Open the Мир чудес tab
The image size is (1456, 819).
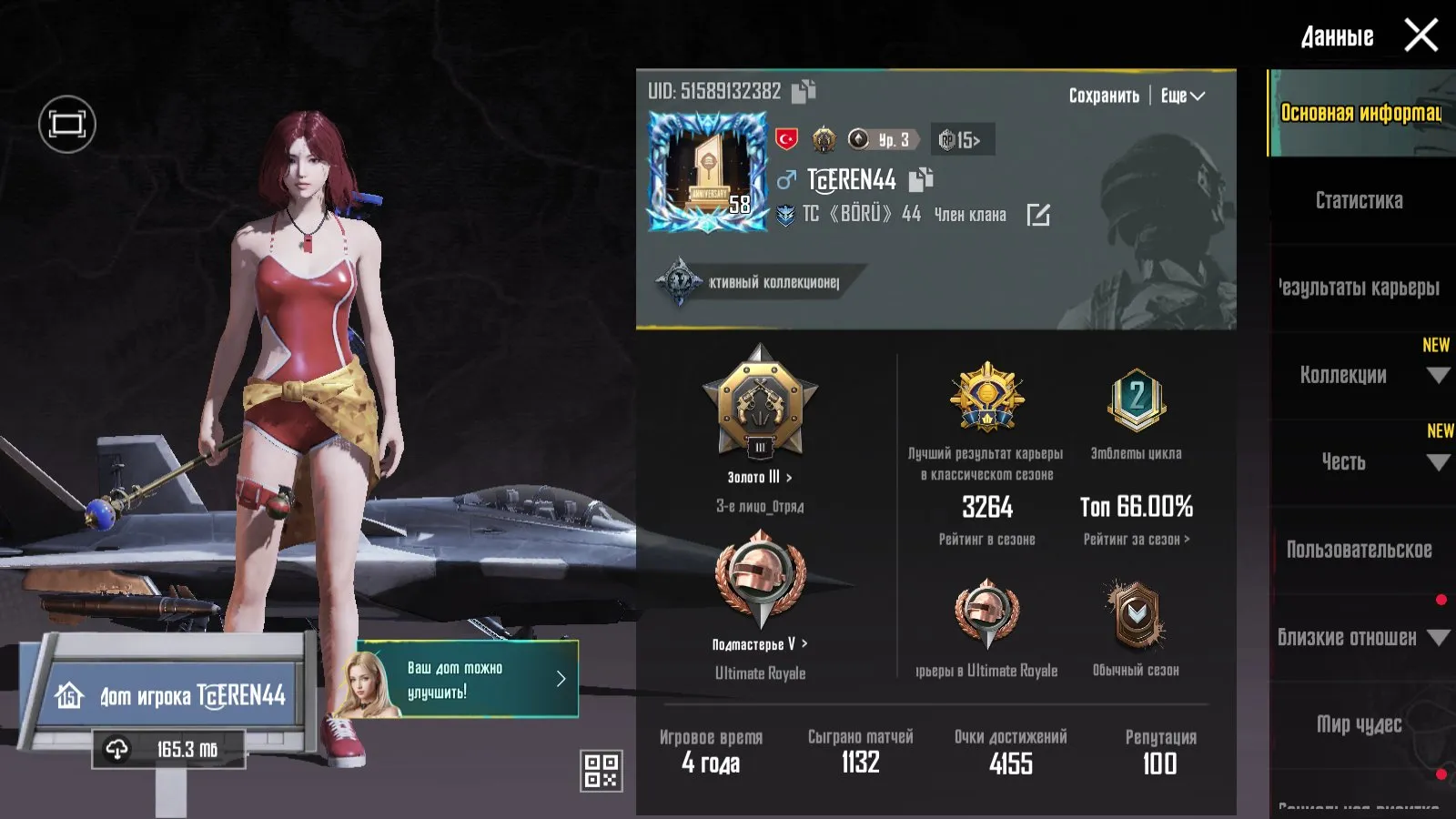[1358, 725]
